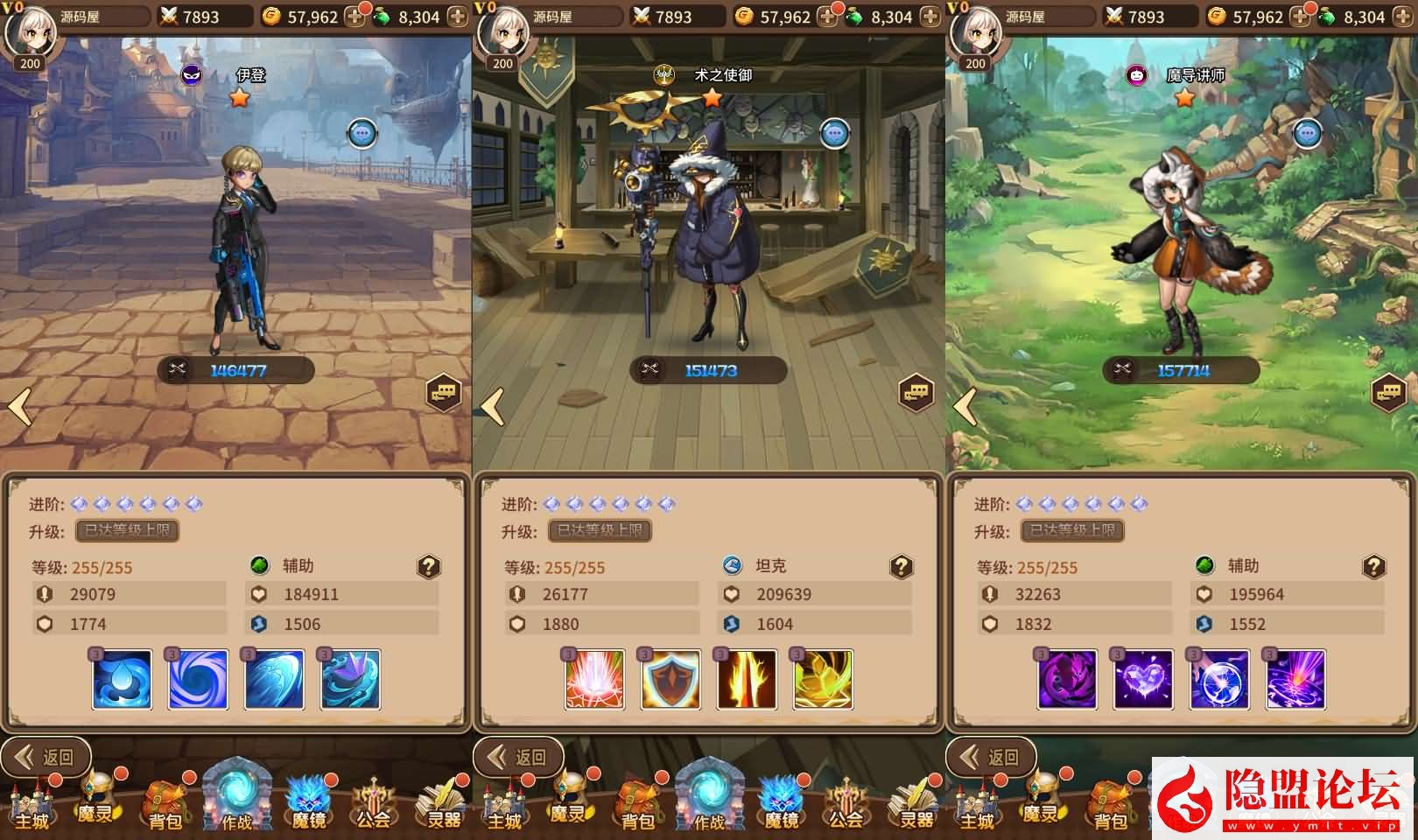The width and height of the screenshot is (1418, 840).
Task: View the twin flame pillars skill icon
Action: tap(748, 679)
